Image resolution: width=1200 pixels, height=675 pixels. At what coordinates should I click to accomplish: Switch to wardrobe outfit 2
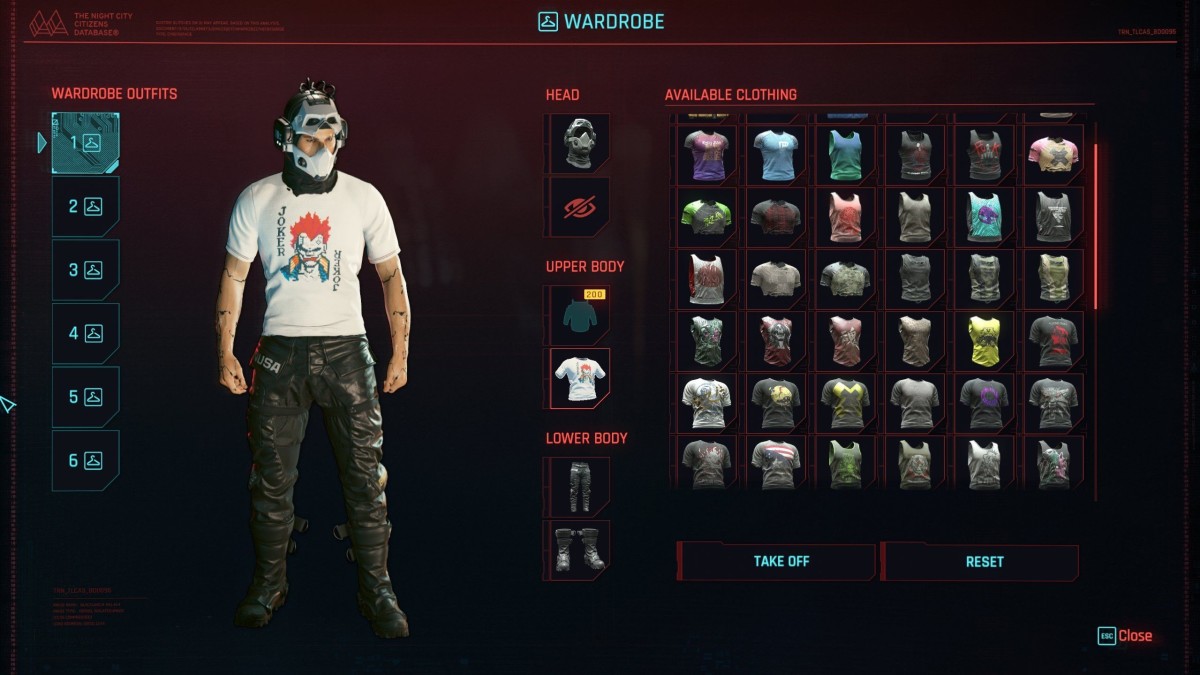(85, 207)
